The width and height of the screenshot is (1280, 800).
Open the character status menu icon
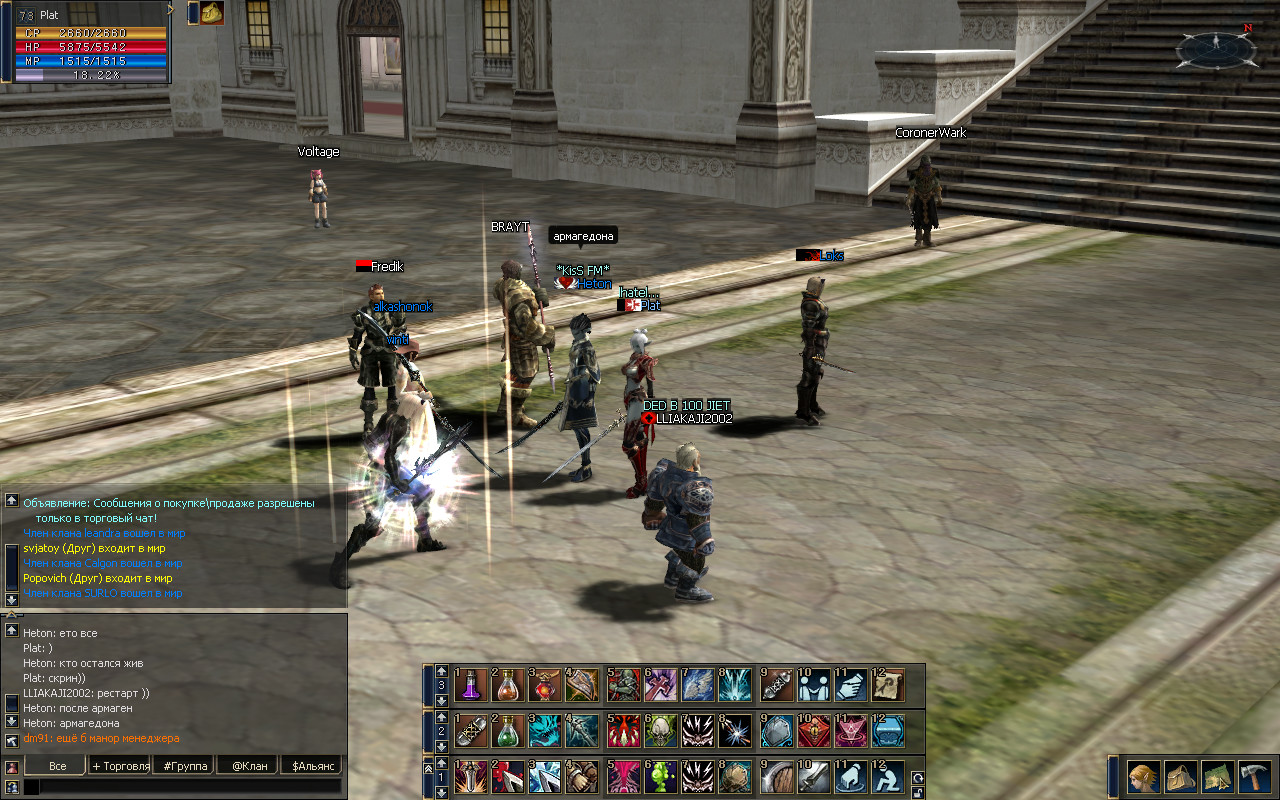point(1144,776)
